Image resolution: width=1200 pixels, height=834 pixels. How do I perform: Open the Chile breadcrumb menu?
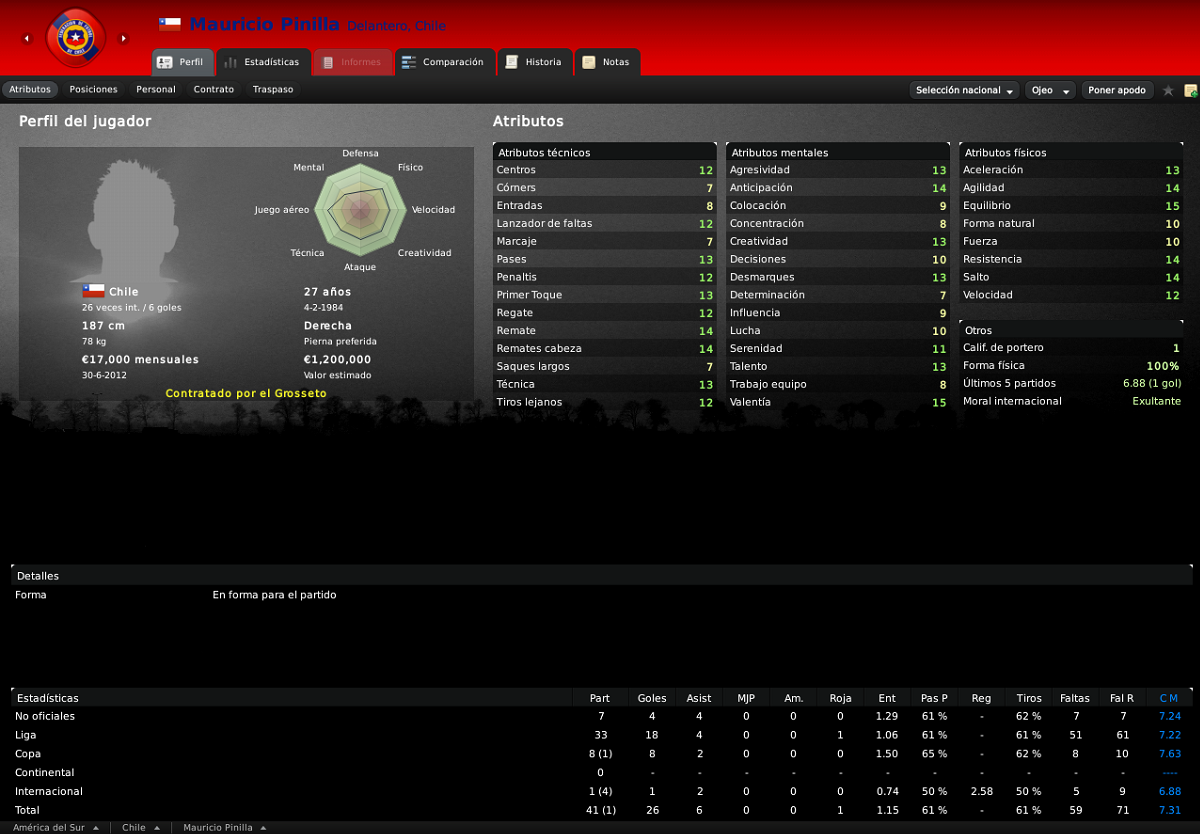(x=141, y=828)
